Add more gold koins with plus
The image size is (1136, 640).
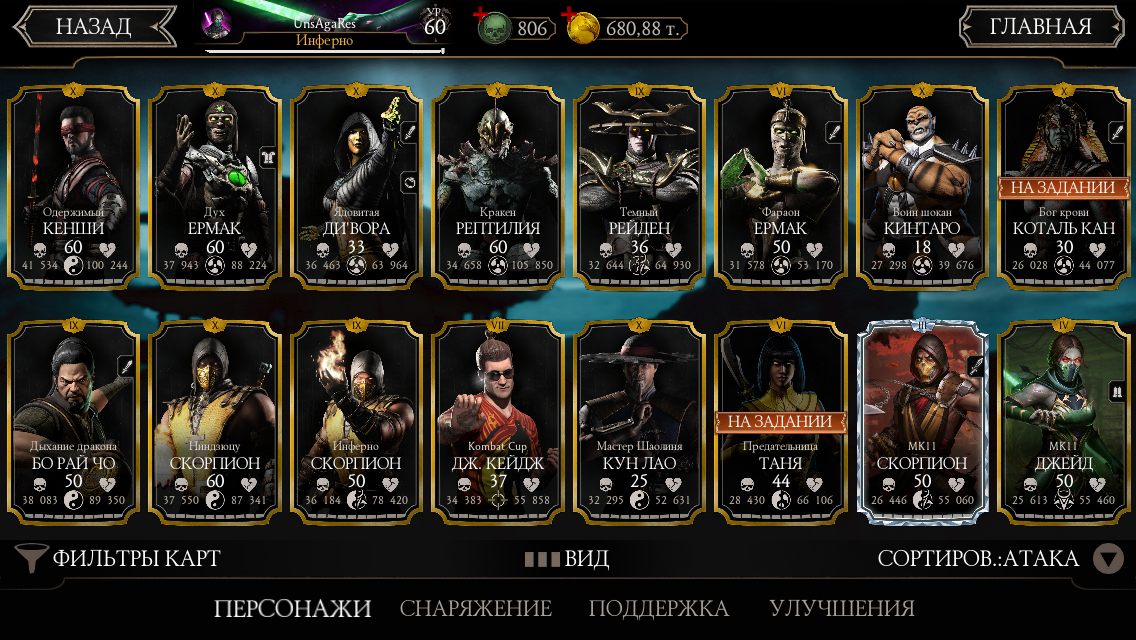tap(571, 14)
